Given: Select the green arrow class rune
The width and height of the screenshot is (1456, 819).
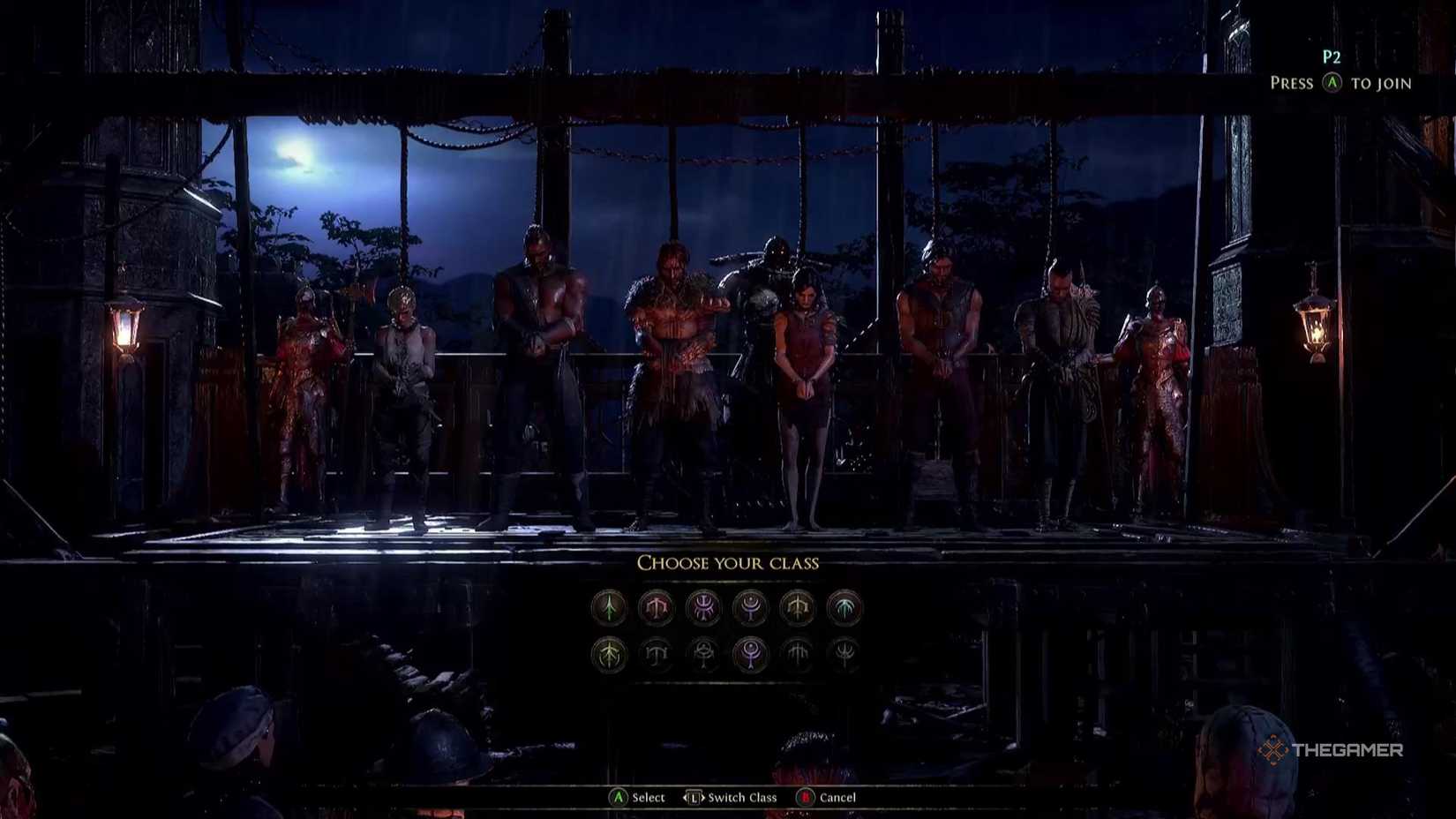Looking at the screenshot, I should 609,609.
